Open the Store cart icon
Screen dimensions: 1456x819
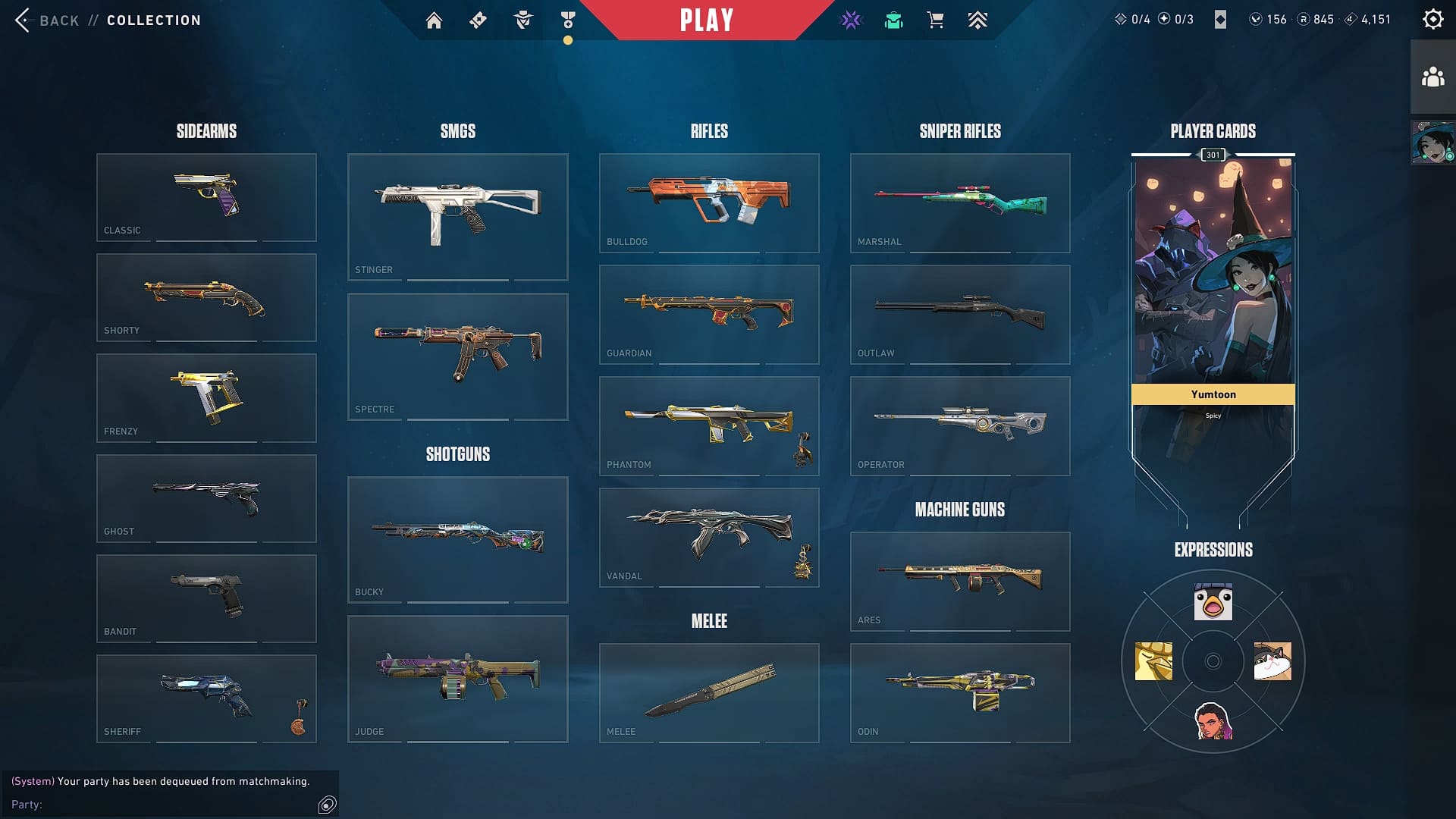935,20
